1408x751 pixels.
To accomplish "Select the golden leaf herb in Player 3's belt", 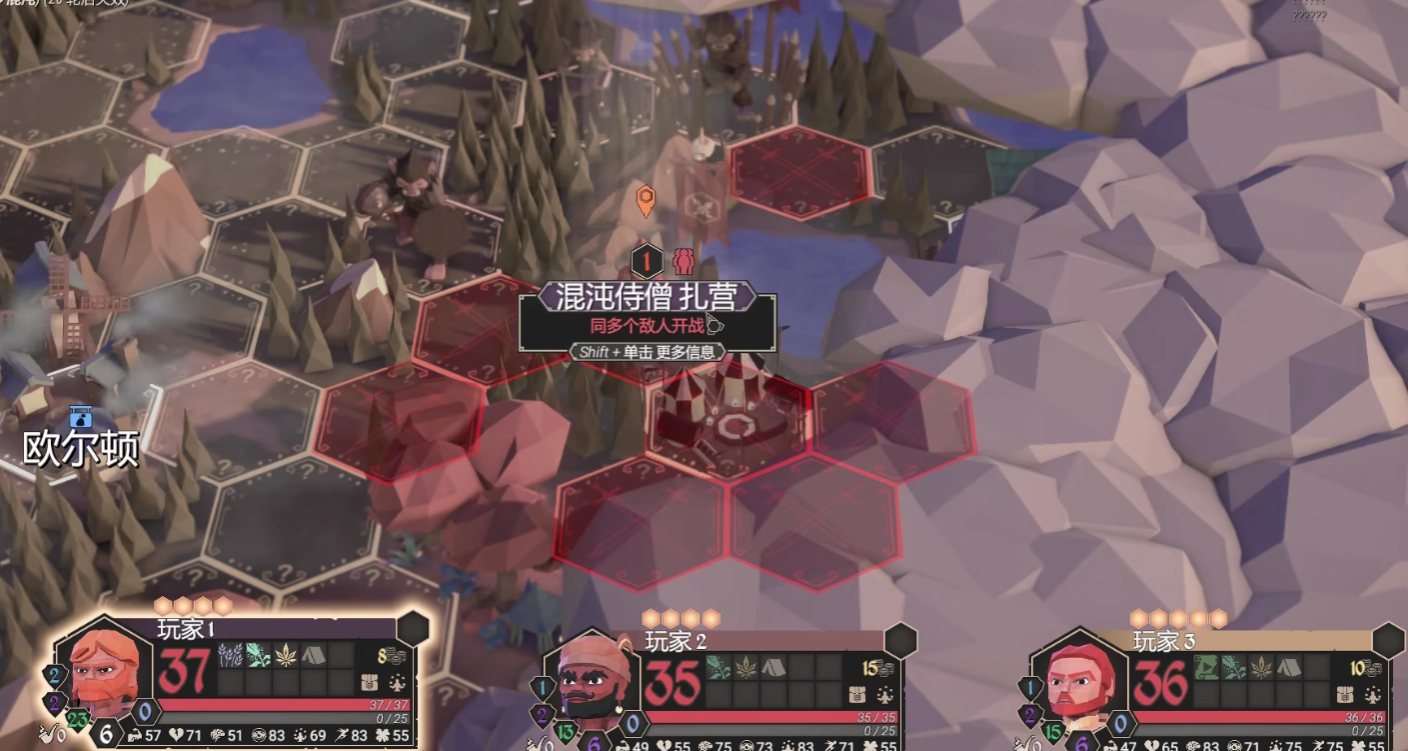I will [1261, 667].
